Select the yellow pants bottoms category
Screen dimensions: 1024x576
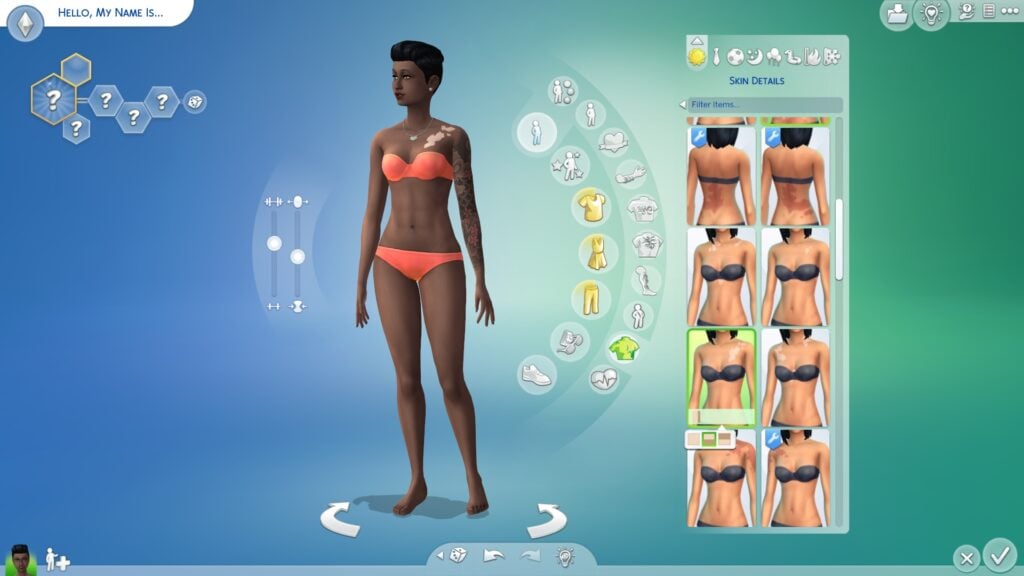[591, 298]
